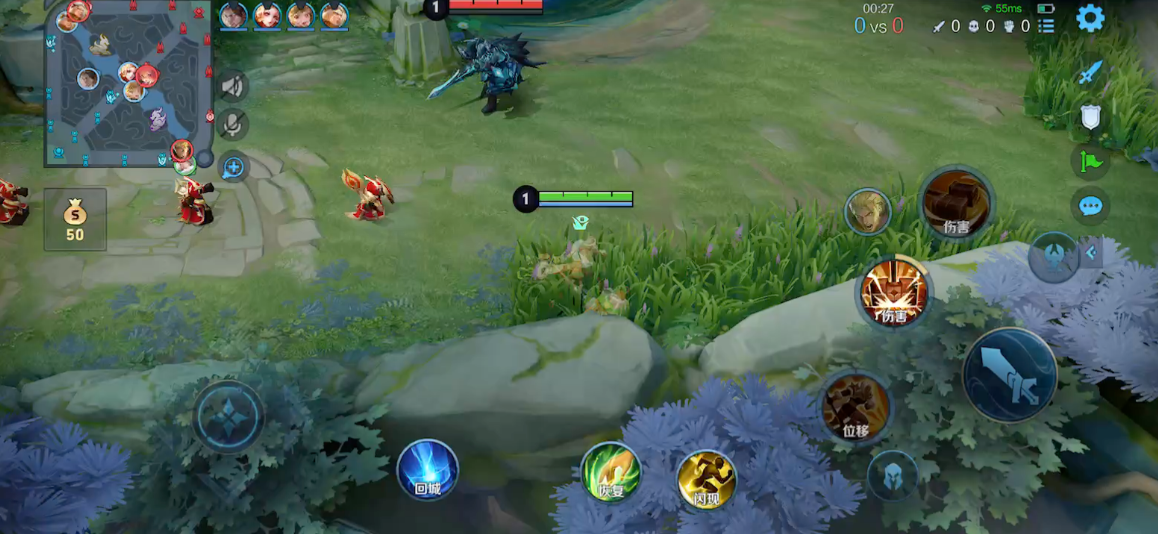Use the green 恢复 heal spell
1158x534 pixels.
611,472
